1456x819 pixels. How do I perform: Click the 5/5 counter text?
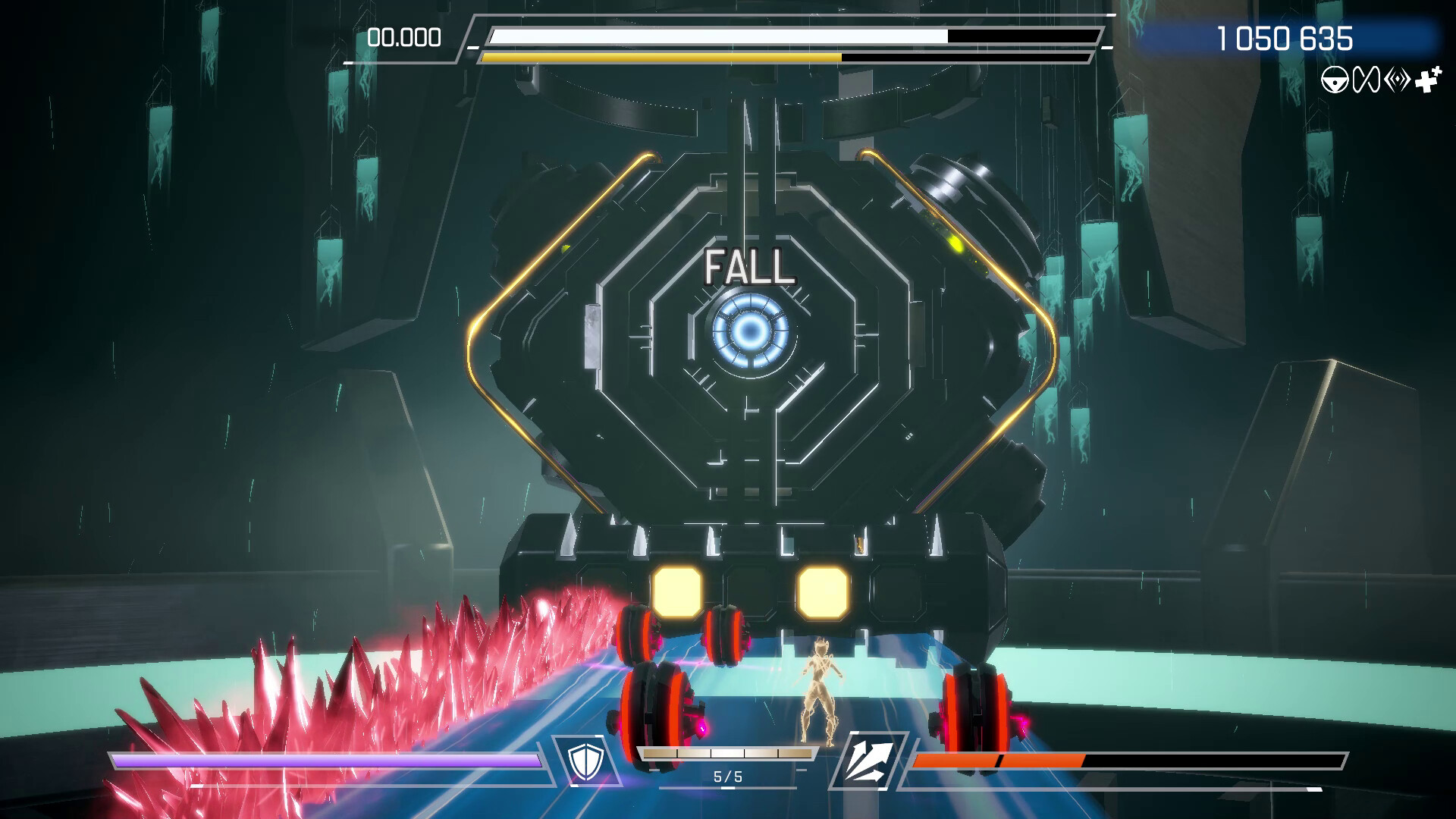coord(728,775)
